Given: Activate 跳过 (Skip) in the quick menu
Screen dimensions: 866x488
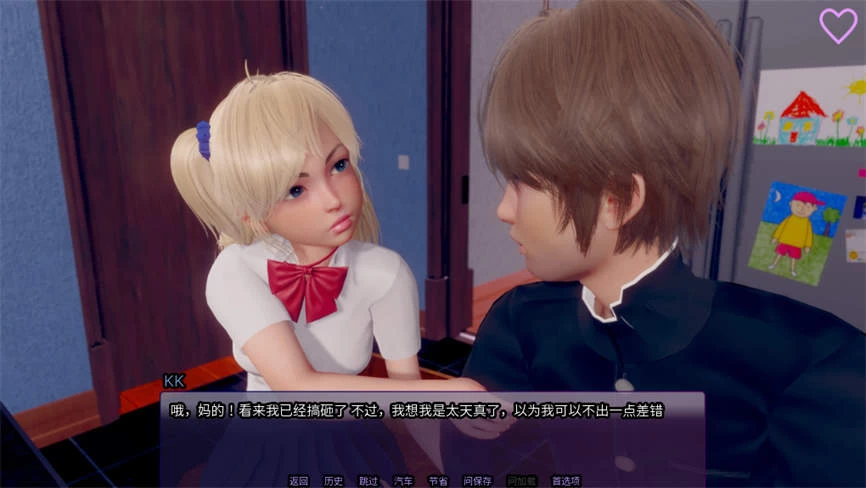Looking at the screenshot, I should 368,481.
